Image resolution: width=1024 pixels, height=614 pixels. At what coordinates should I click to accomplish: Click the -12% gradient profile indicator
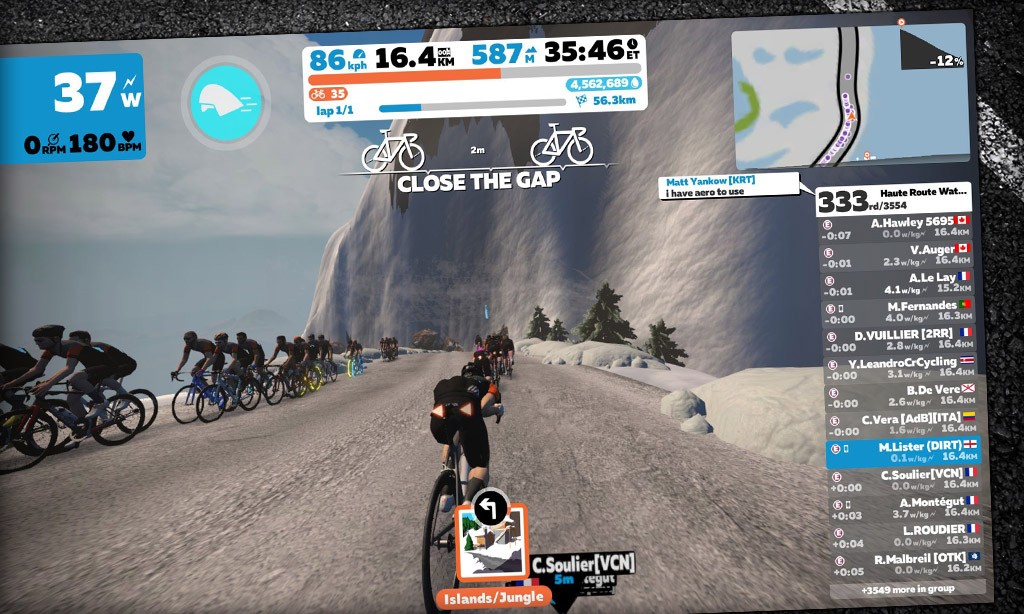934,50
